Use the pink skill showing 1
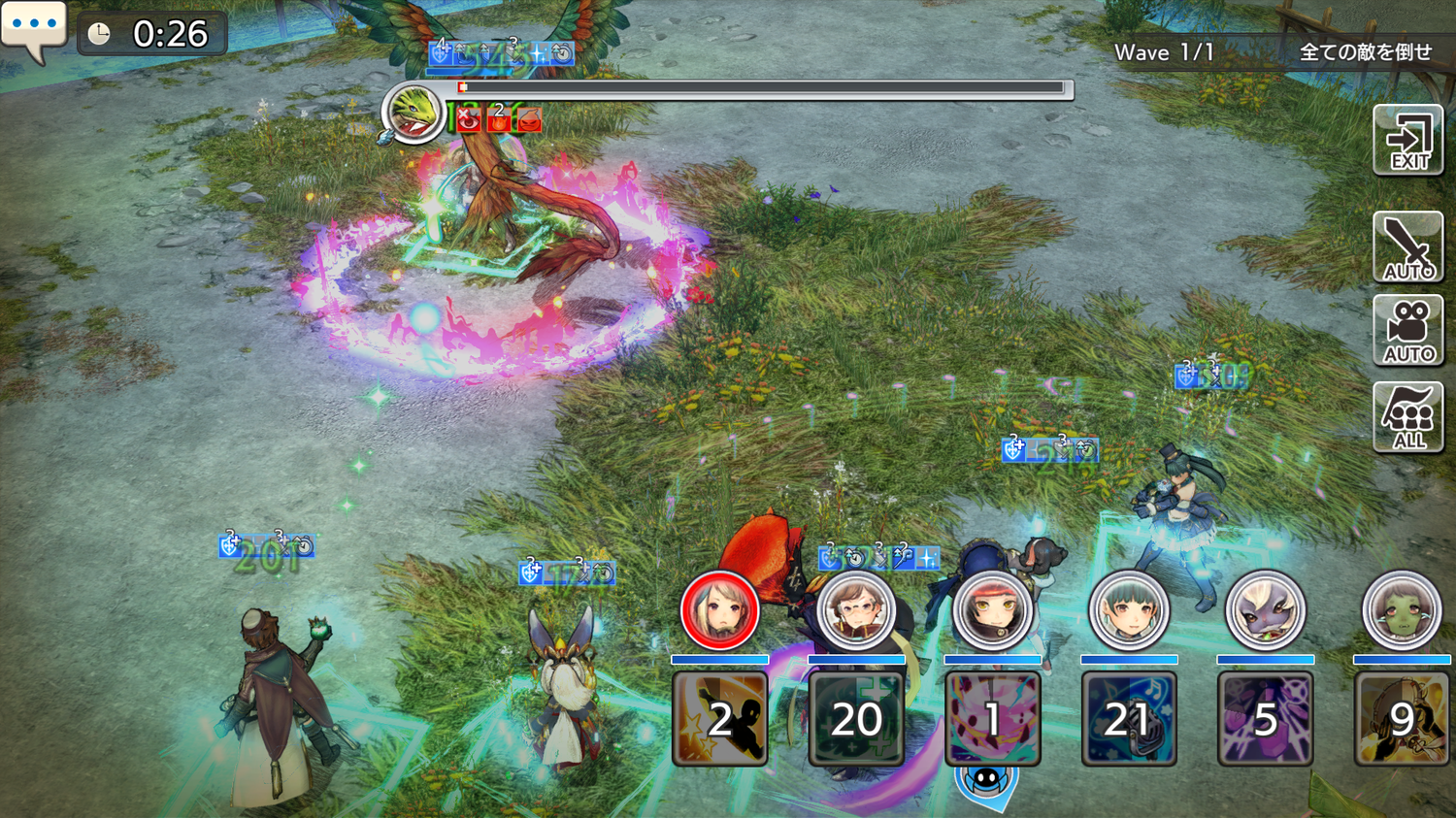Screen dimensions: 1456x818 coord(992,719)
